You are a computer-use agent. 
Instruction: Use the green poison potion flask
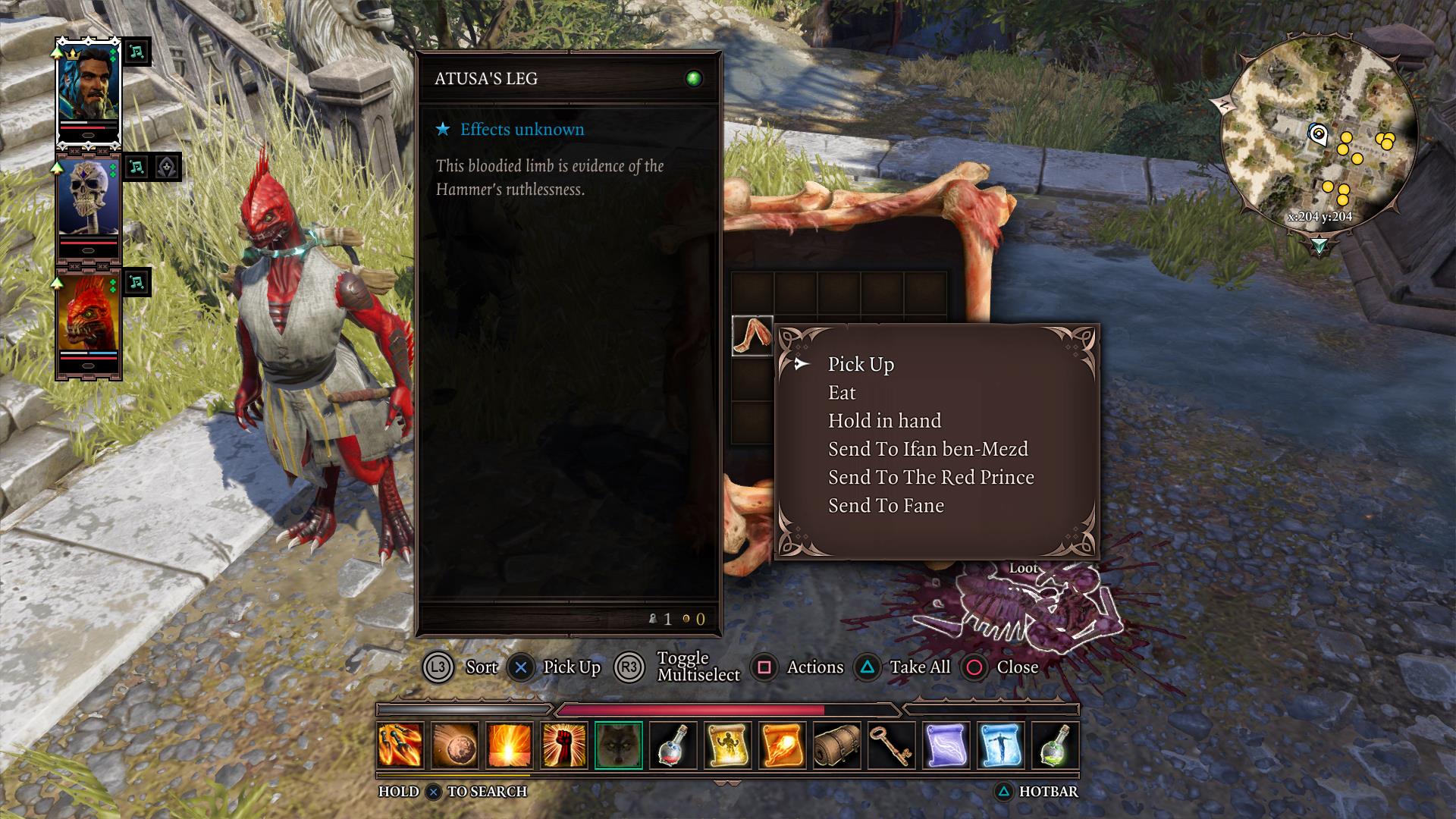(1056, 745)
